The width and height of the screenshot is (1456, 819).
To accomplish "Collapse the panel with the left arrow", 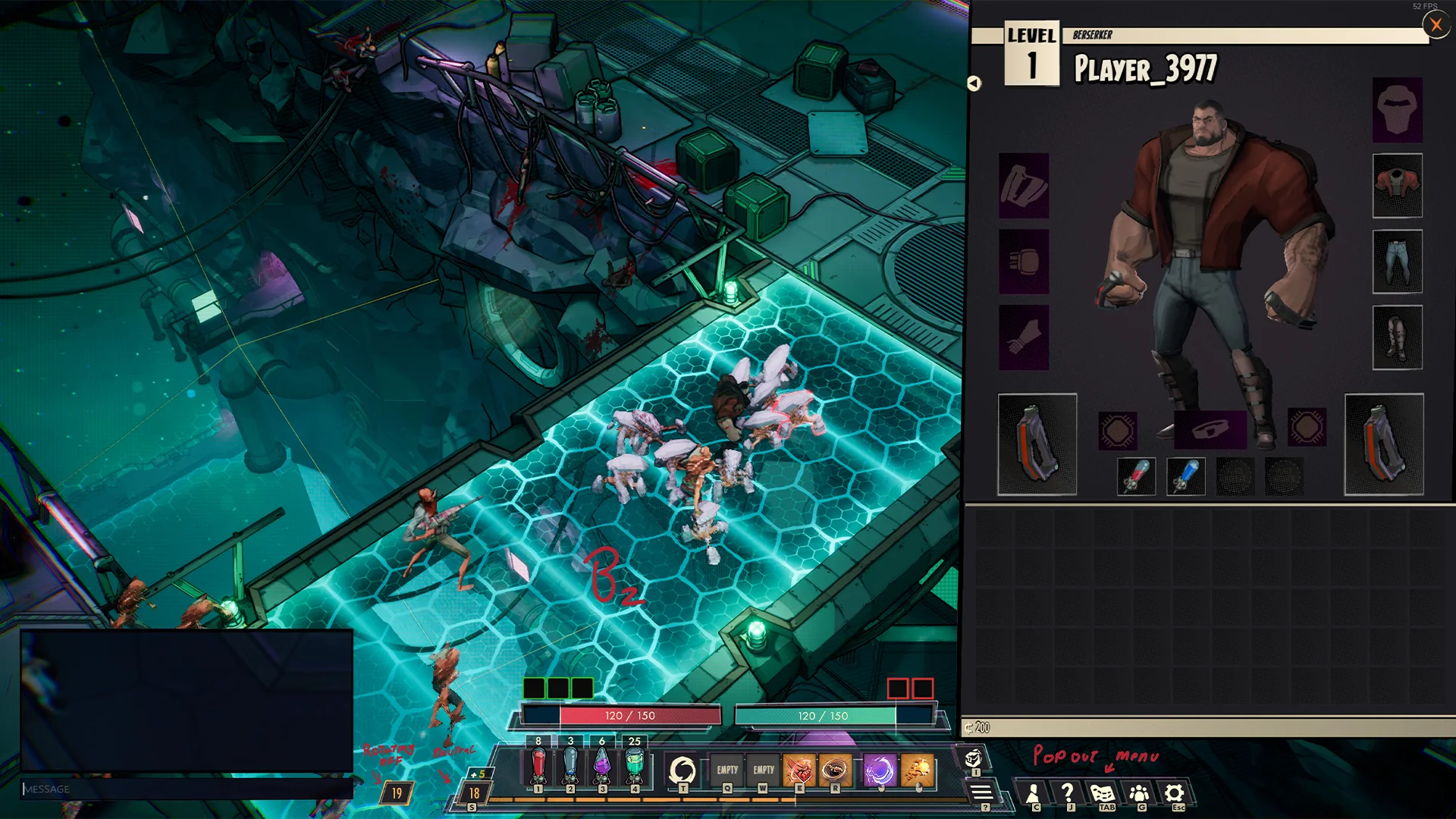I will (x=974, y=83).
